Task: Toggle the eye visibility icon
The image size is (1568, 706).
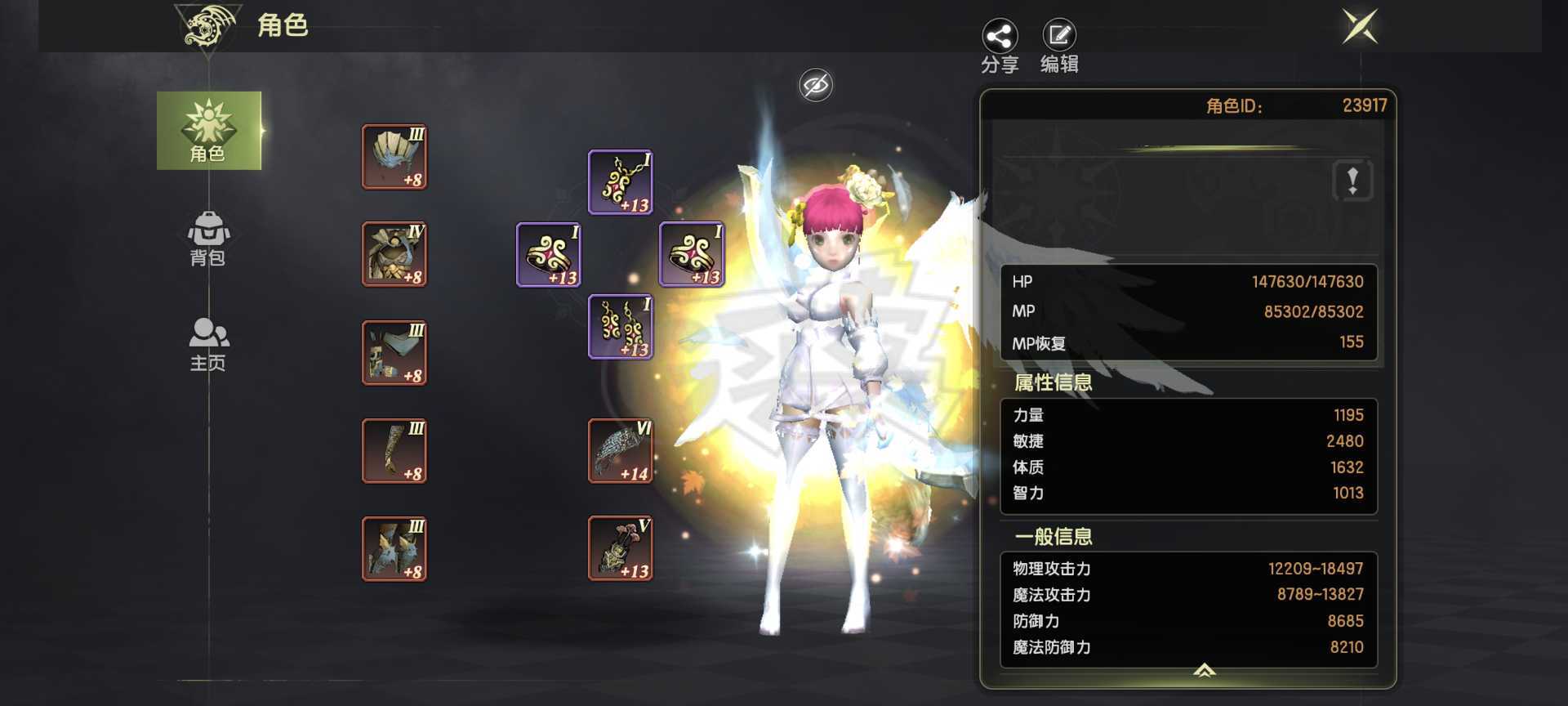Action: pos(816,85)
